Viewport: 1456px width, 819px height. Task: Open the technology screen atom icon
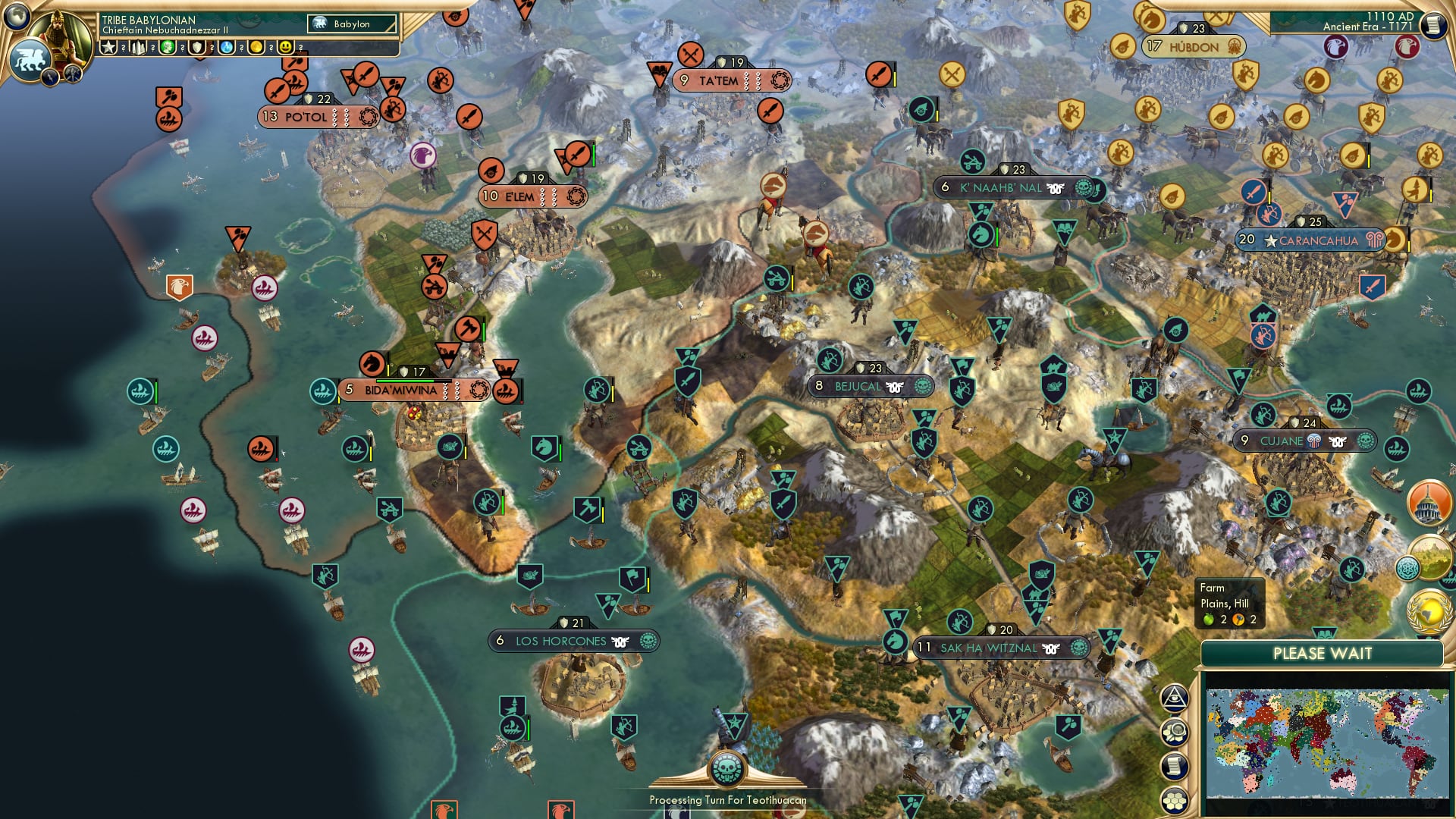1408,566
